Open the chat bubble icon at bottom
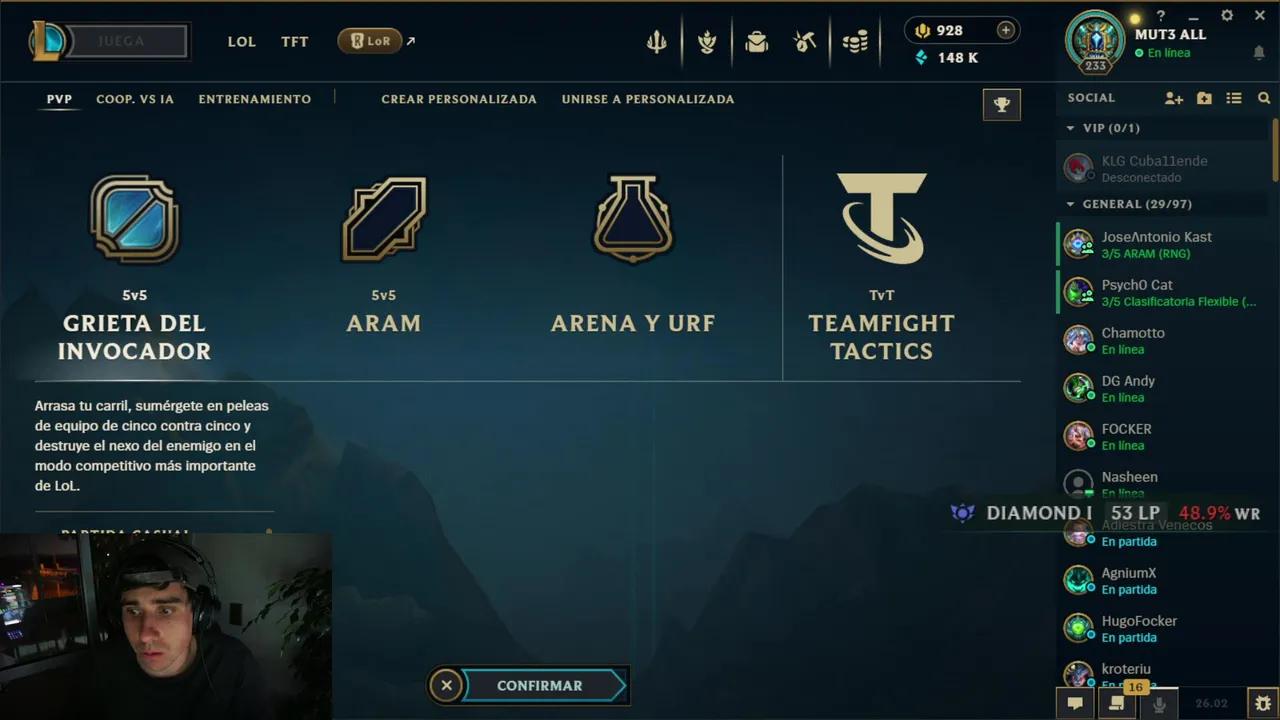The width and height of the screenshot is (1280, 720). pos(1075,703)
